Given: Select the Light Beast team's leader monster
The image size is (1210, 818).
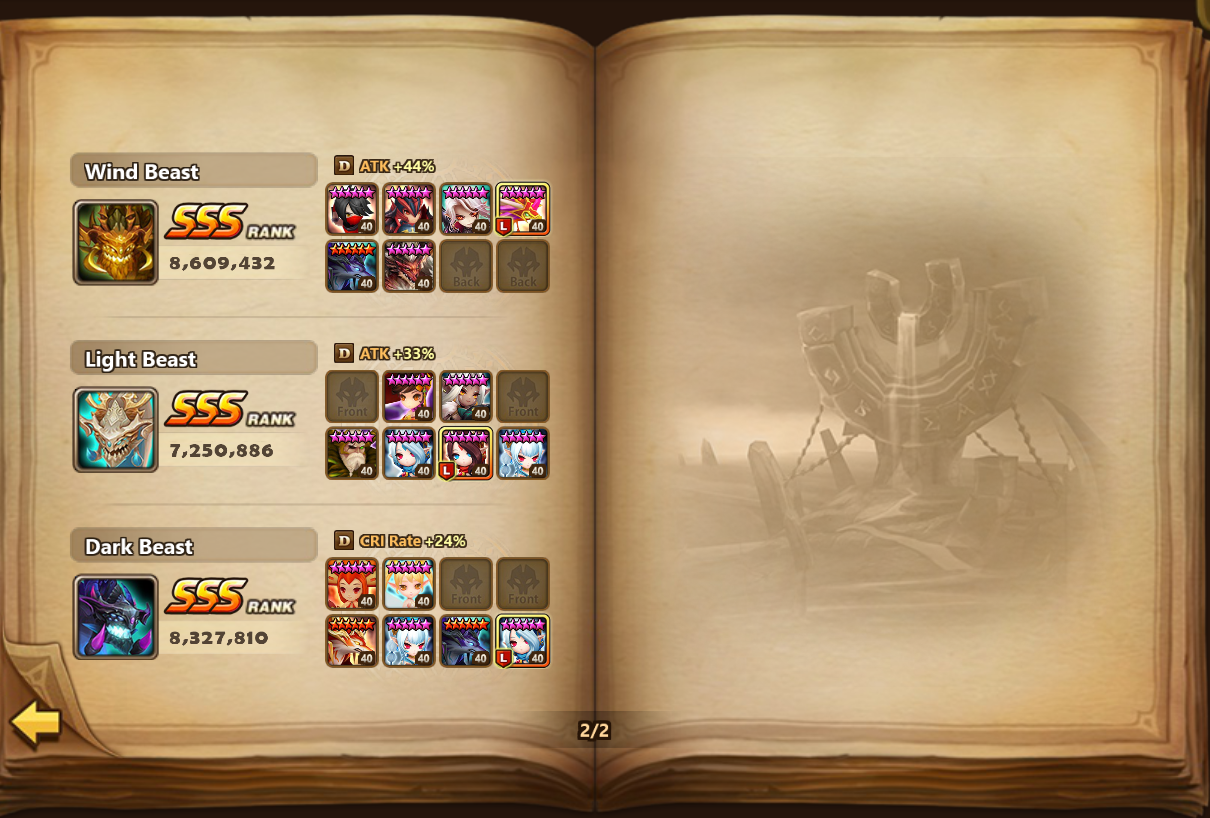Looking at the screenshot, I should coord(466,453).
